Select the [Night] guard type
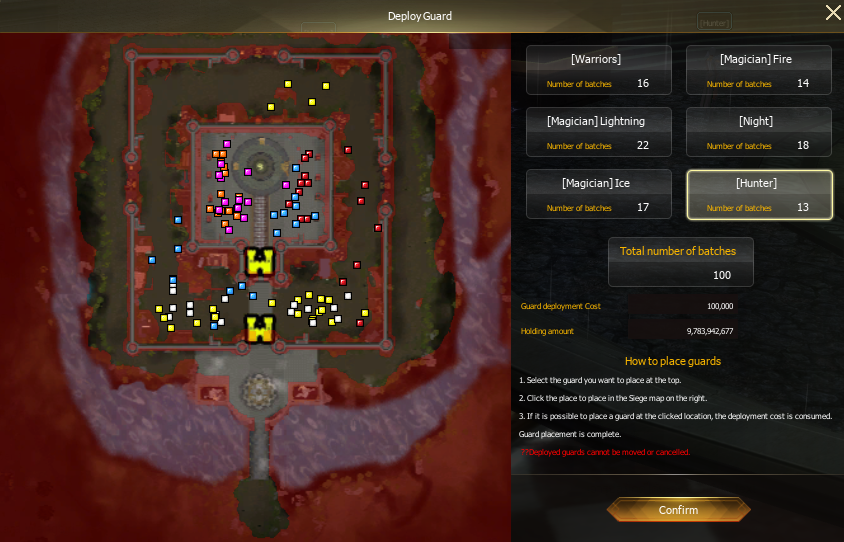This screenshot has height=542, width=844. 758,132
